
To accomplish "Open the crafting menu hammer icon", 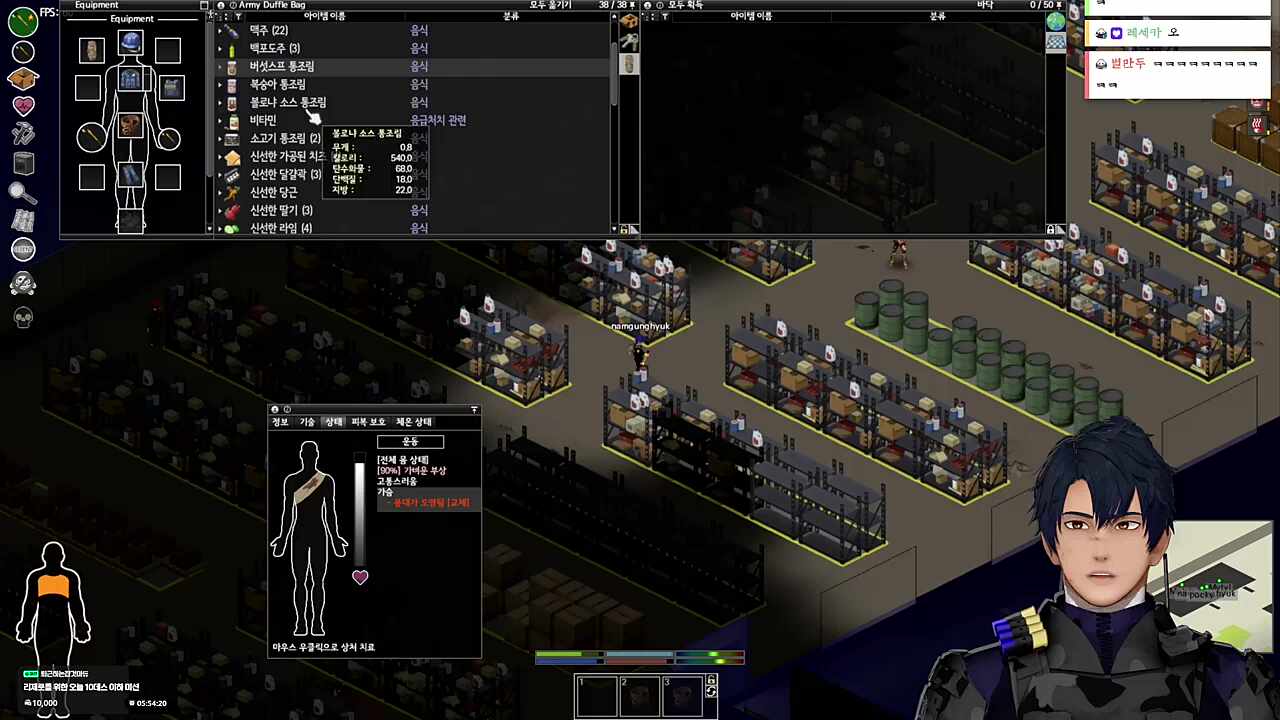I will pyautogui.click(x=23, y=133).
